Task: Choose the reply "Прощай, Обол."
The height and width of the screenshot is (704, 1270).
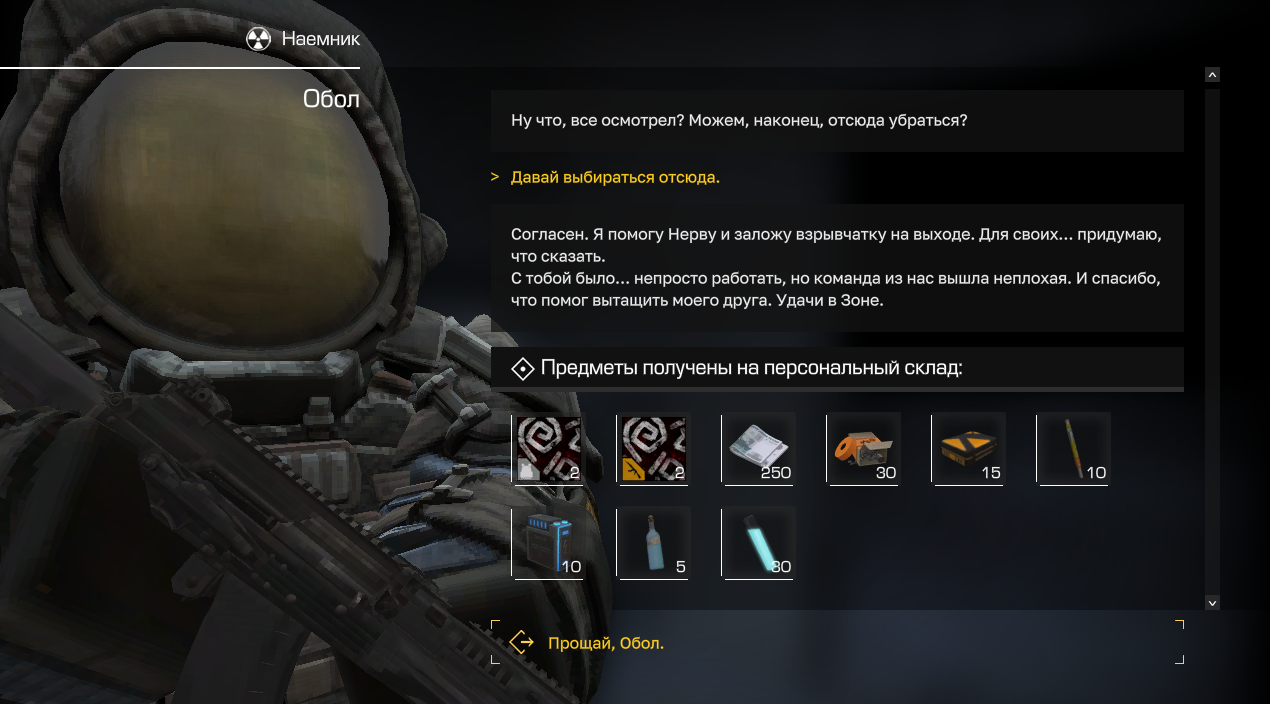Action: coord(605,643)
